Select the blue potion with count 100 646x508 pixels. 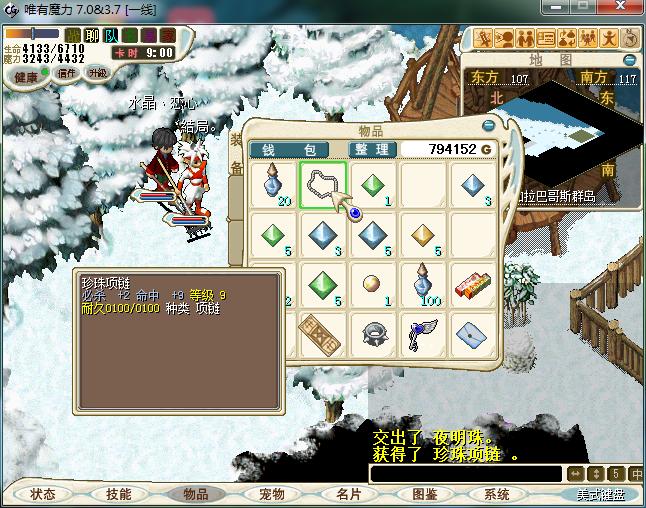pyautogui.click(x=424, y=284)
